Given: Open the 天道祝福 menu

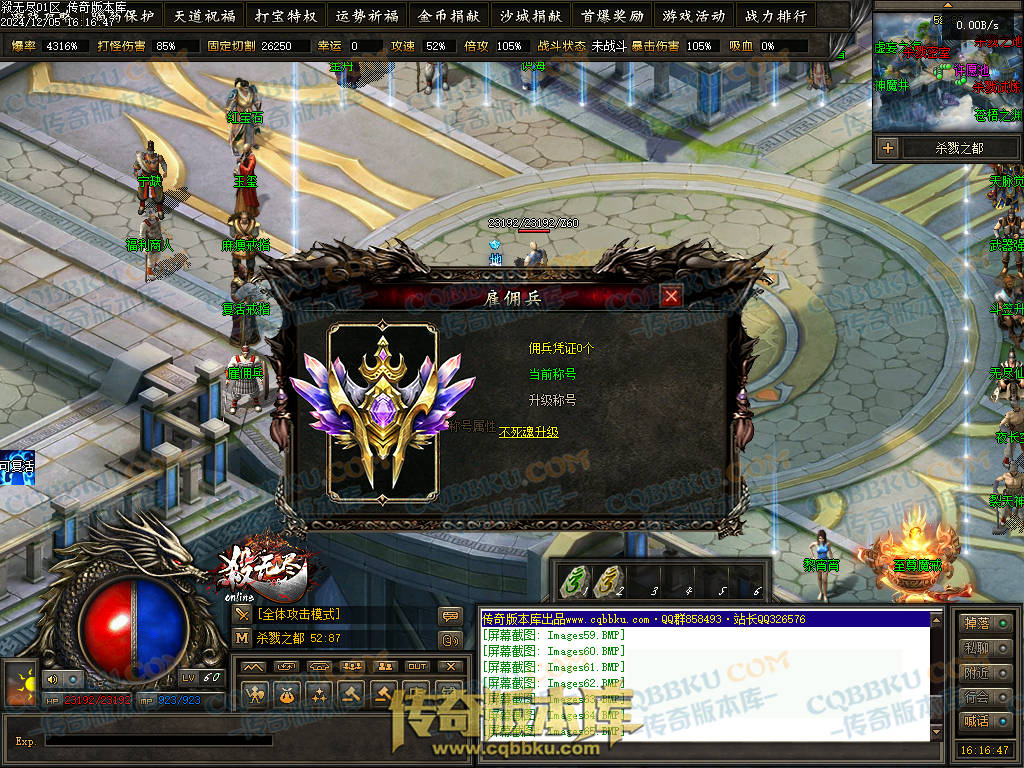Looking at the screenshot, I should pos(204,16).
